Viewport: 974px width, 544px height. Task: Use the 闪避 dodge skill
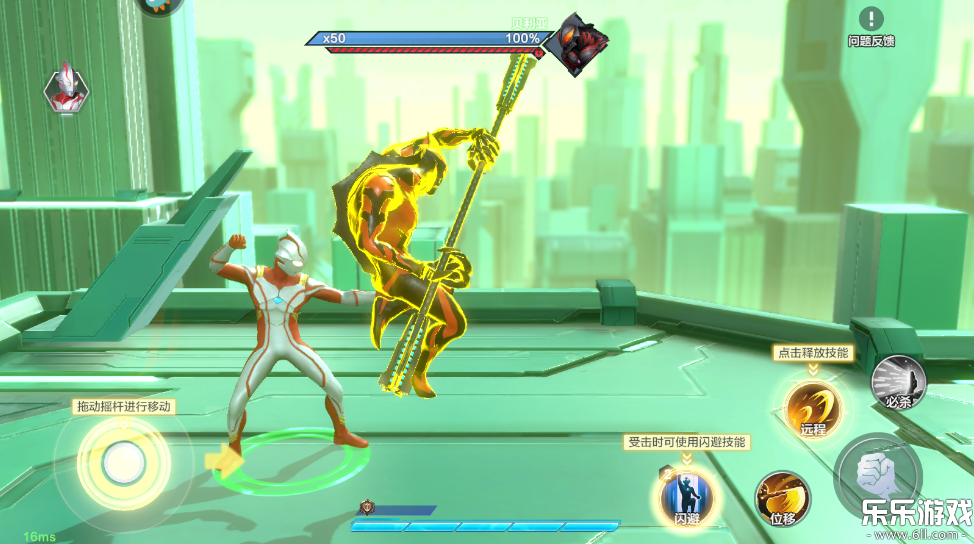click(687, 494)
